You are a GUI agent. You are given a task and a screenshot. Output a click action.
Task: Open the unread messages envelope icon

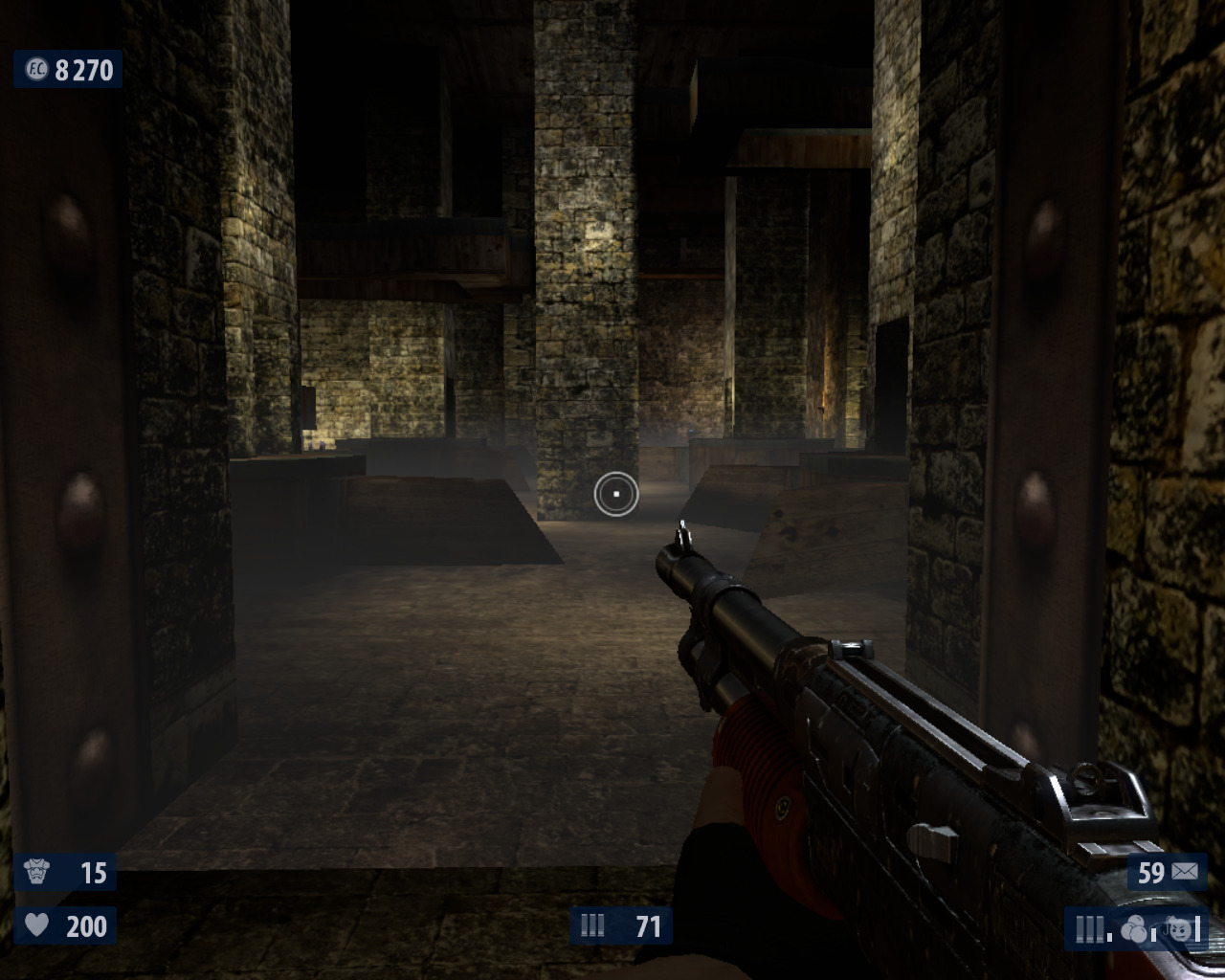click(x=1184, y=872)
